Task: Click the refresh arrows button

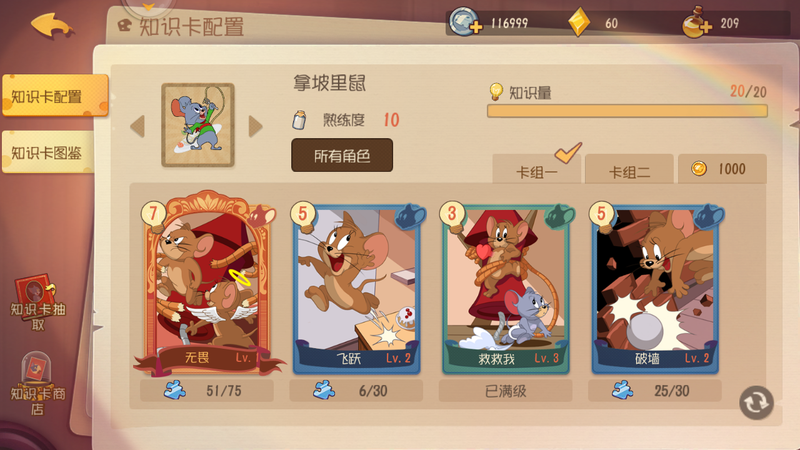Action: (x=756, y=402)
